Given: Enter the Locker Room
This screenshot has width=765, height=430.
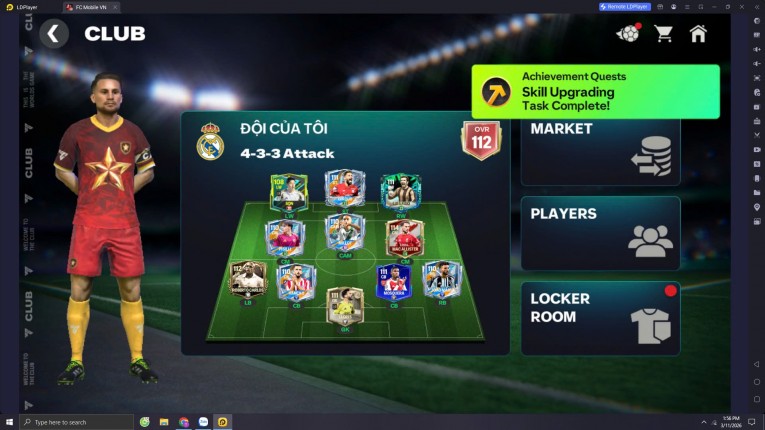Looking at the screenshot, I should (600, 317).
